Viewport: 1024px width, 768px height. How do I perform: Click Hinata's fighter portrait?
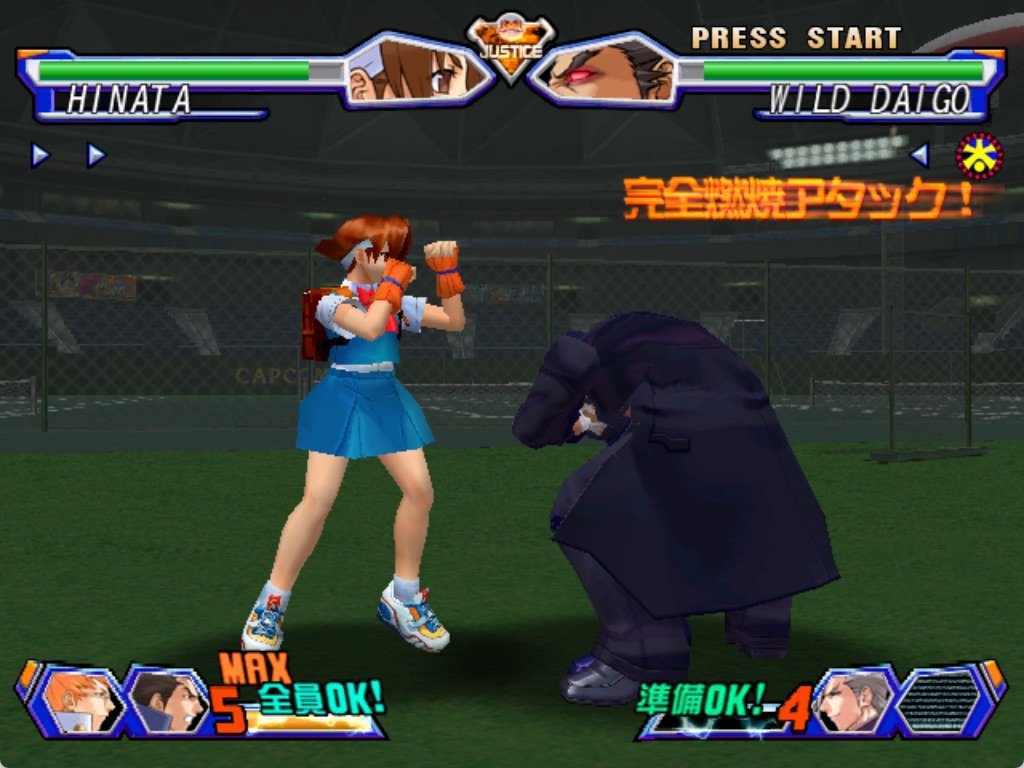(x=420, y=70)
